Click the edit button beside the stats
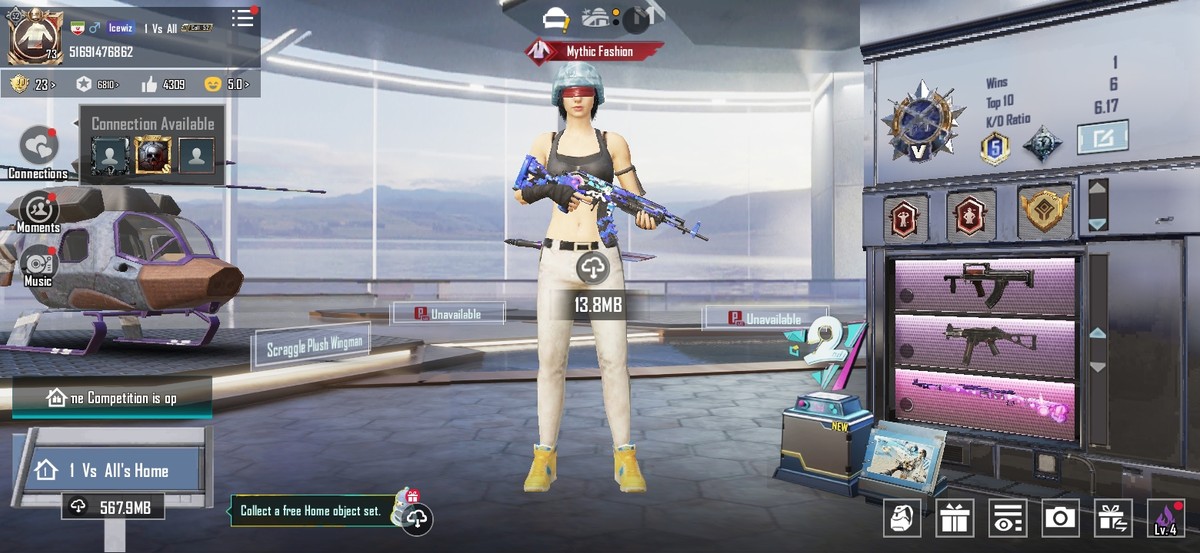This screenshot has width=1200, height=553. (x=1102, y=137)
